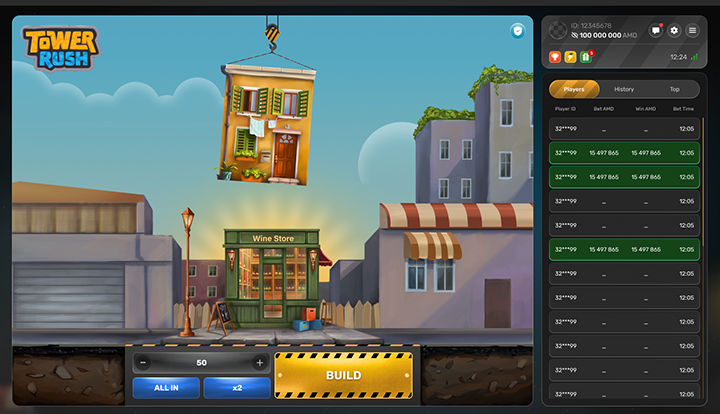Open the green gift box icon
Screen dimensions: 720x414
pyautogui.click(x=585, y=56)
